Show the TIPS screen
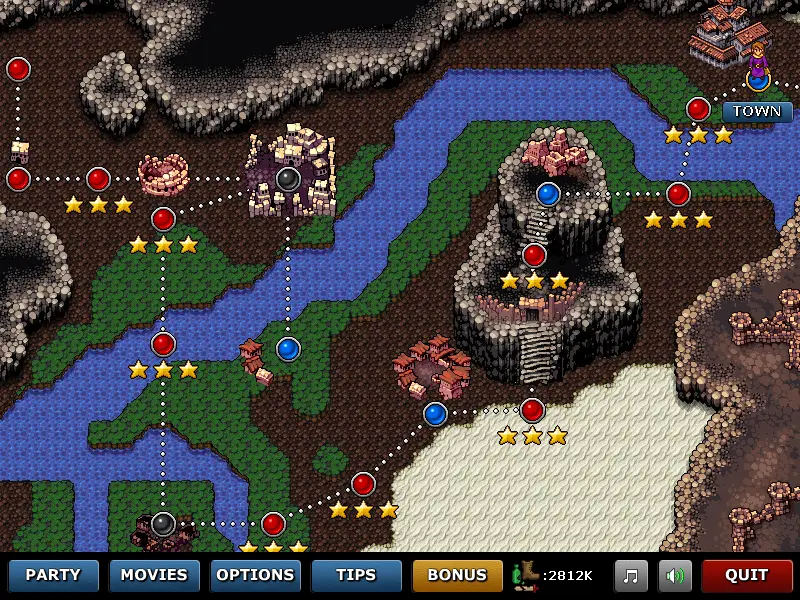The width and height of the screenshot is (800, 600). (x=356, y=575)
